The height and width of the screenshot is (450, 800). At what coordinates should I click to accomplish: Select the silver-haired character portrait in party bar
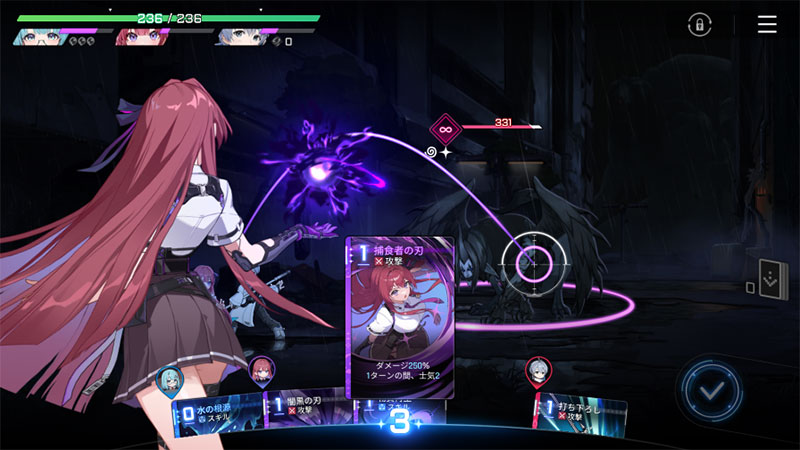[236, 37]
